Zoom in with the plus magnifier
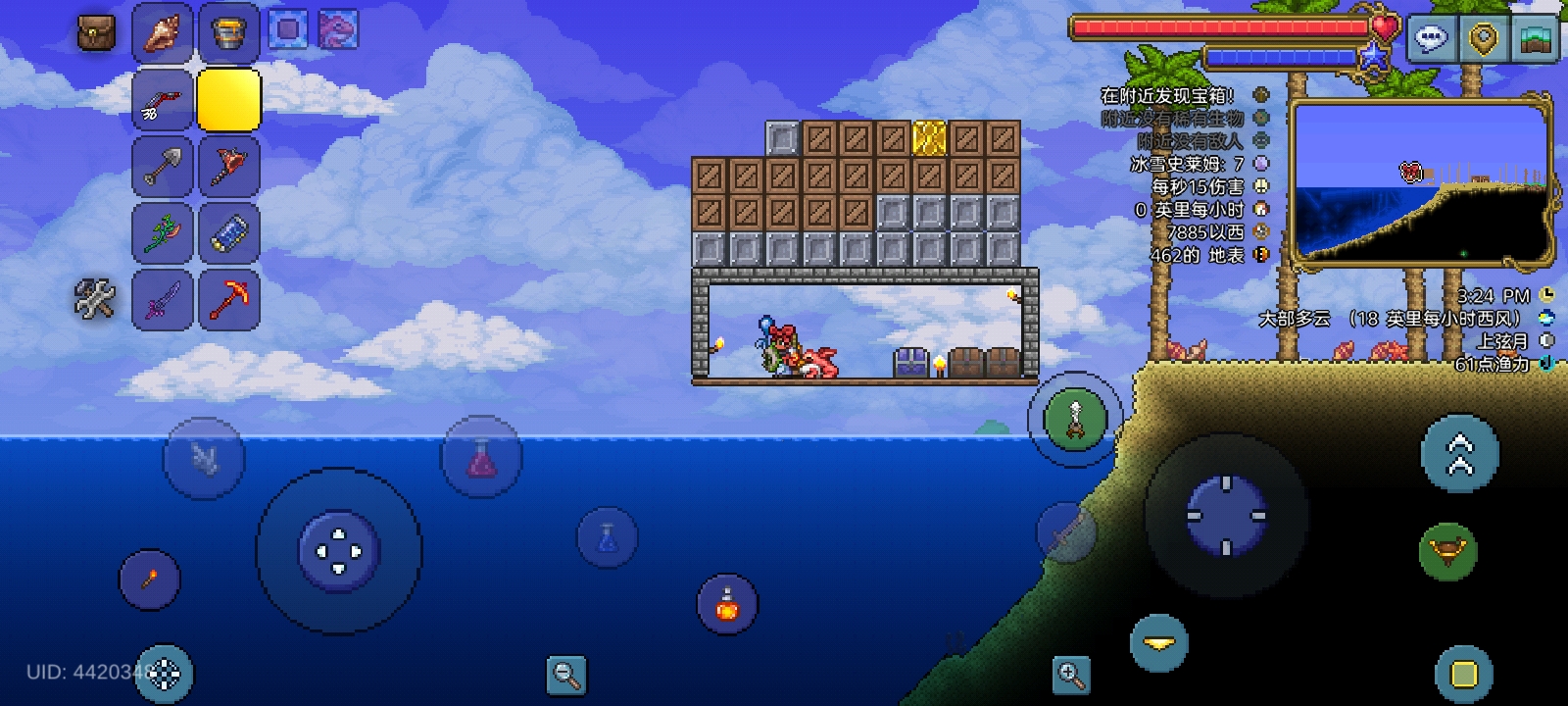Screen dimensions: 1568x706 coord(1070,675)
